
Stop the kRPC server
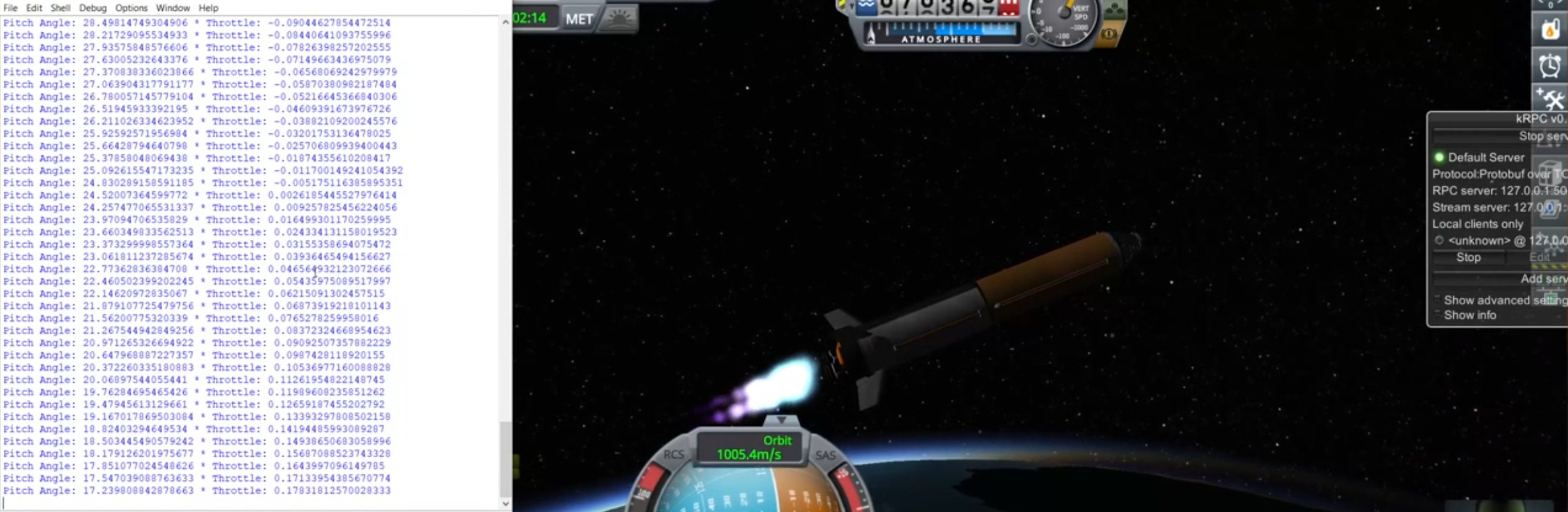tap(1542, 136)
